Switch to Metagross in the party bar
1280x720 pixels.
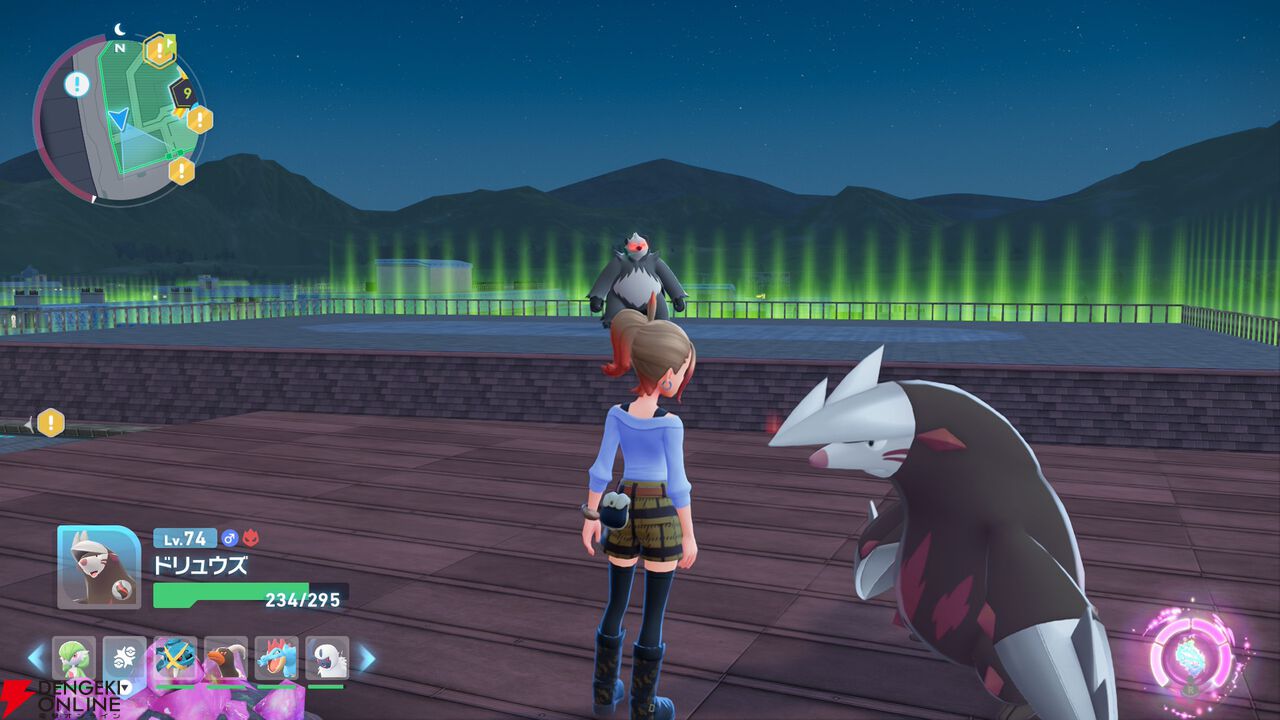pyautogui.click(x=176, y=658)
